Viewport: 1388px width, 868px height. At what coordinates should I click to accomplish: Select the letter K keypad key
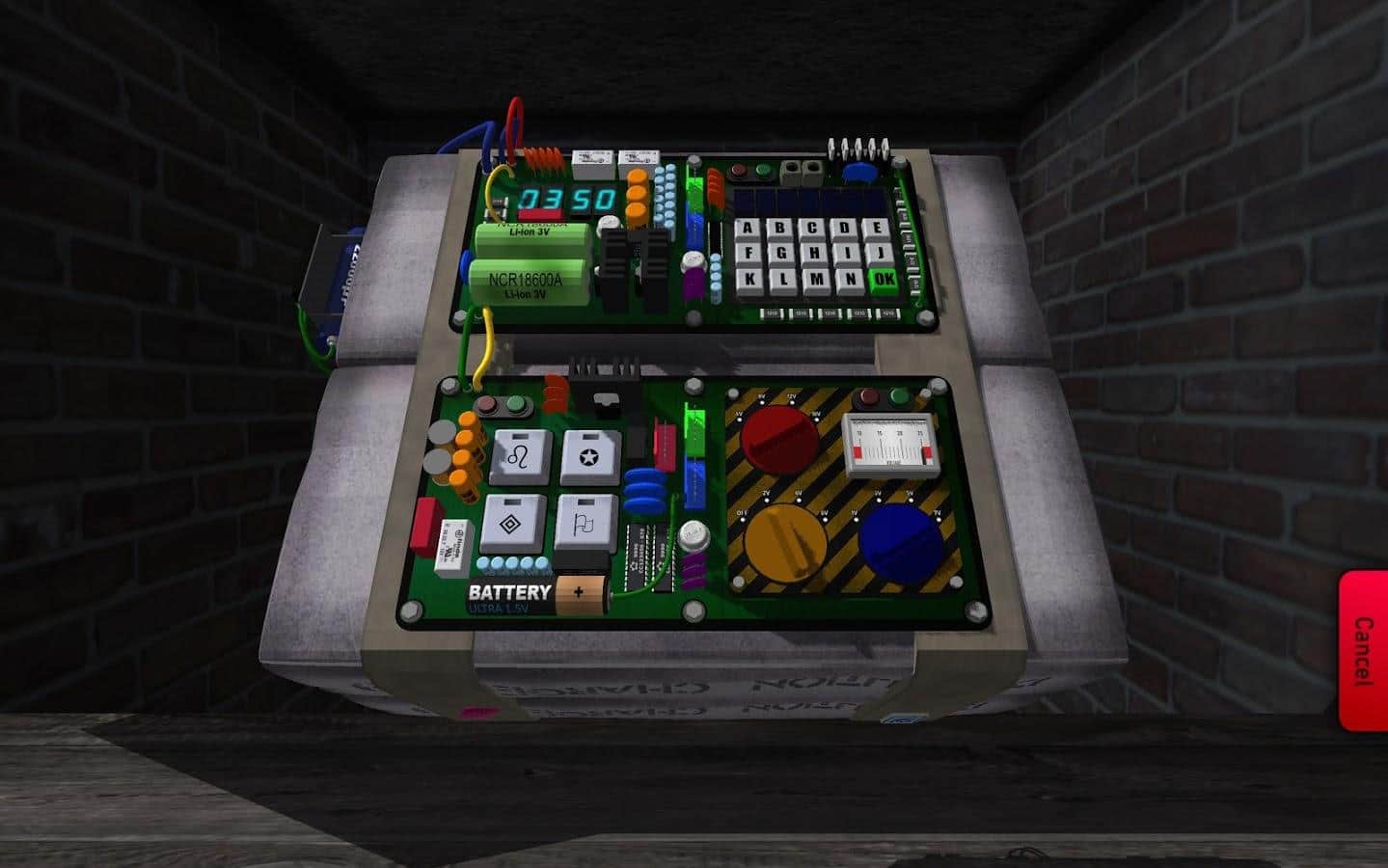[747, 281]
